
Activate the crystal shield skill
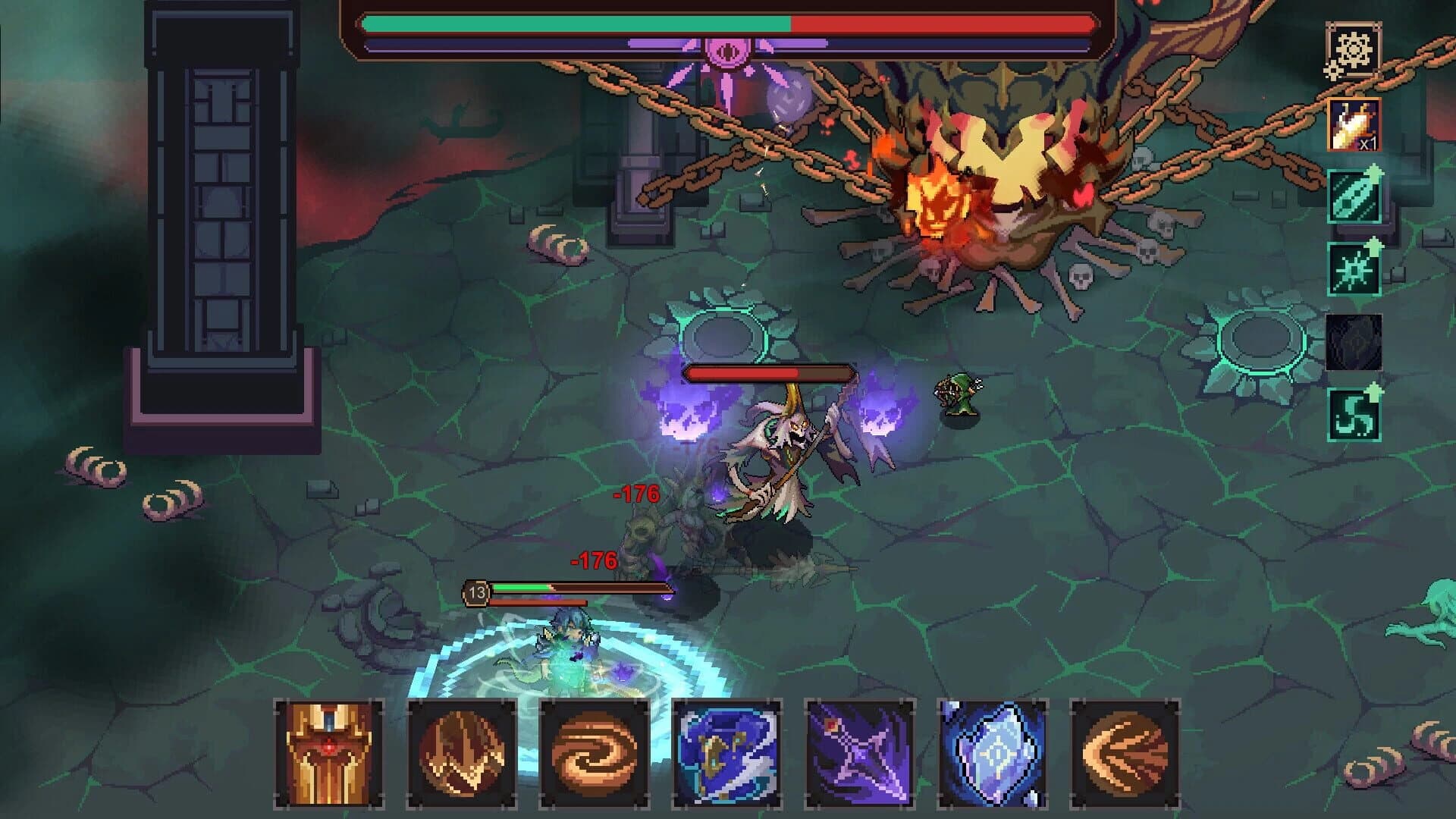(x=993, y=755)
